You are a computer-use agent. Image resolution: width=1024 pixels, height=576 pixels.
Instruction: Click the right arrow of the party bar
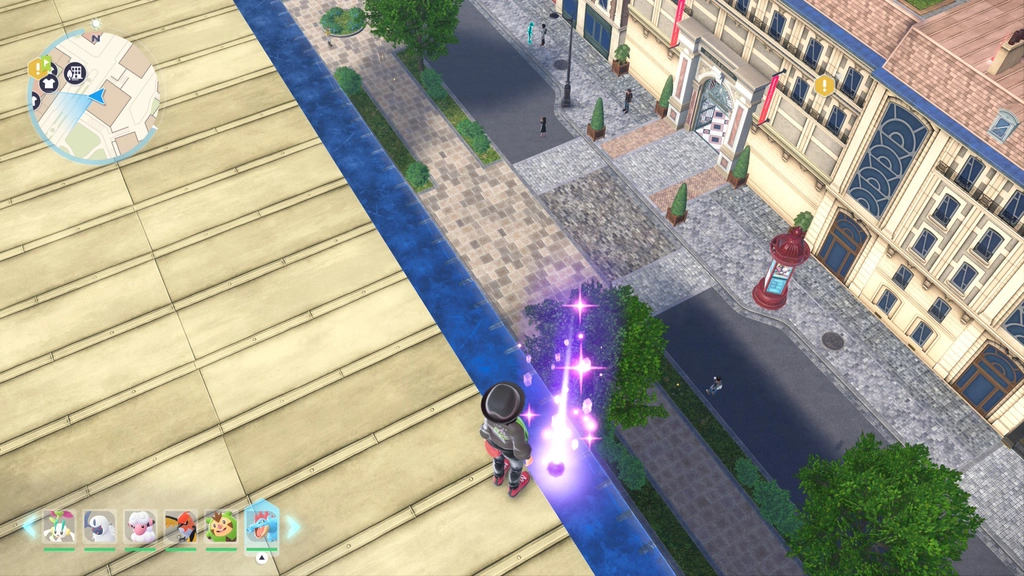(293, 524)
